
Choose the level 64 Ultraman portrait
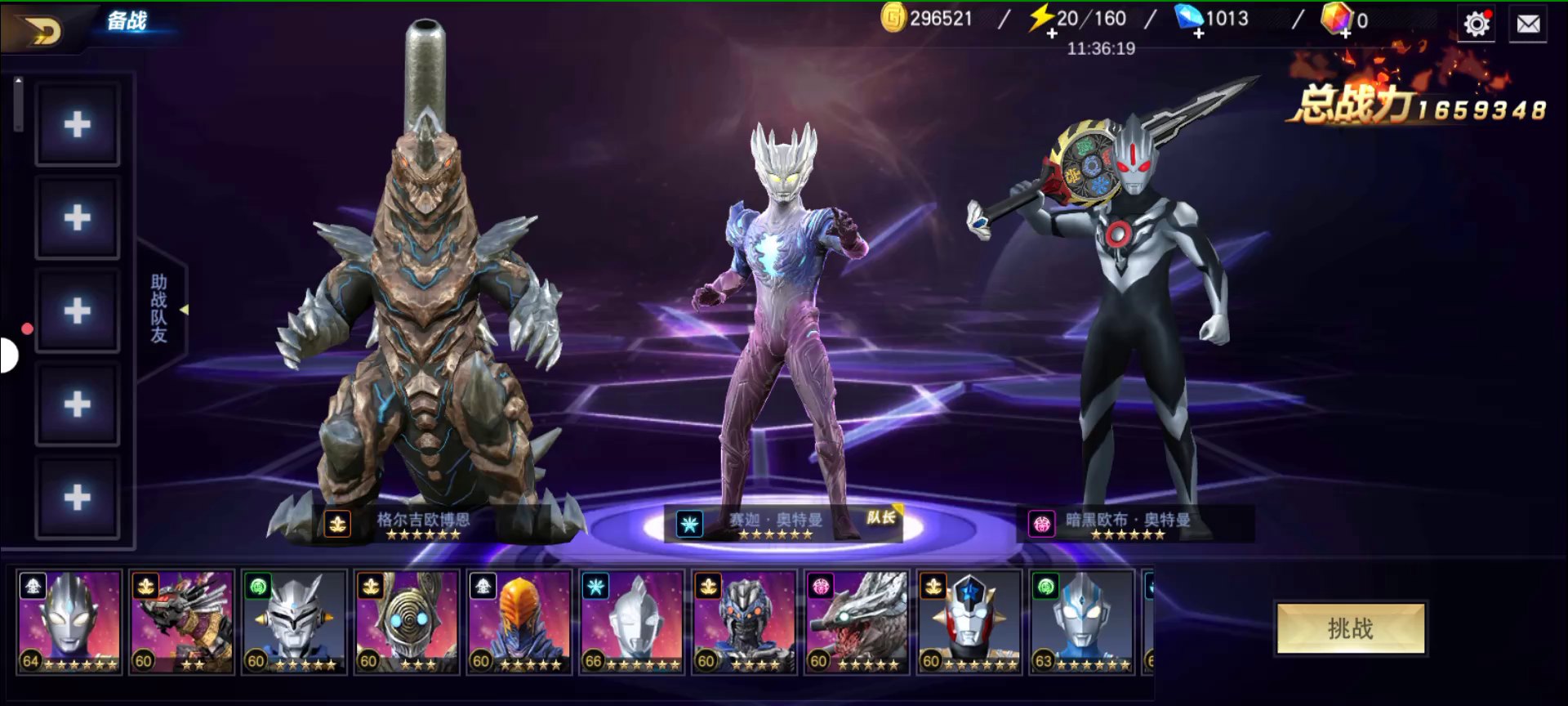click(69, 622)
